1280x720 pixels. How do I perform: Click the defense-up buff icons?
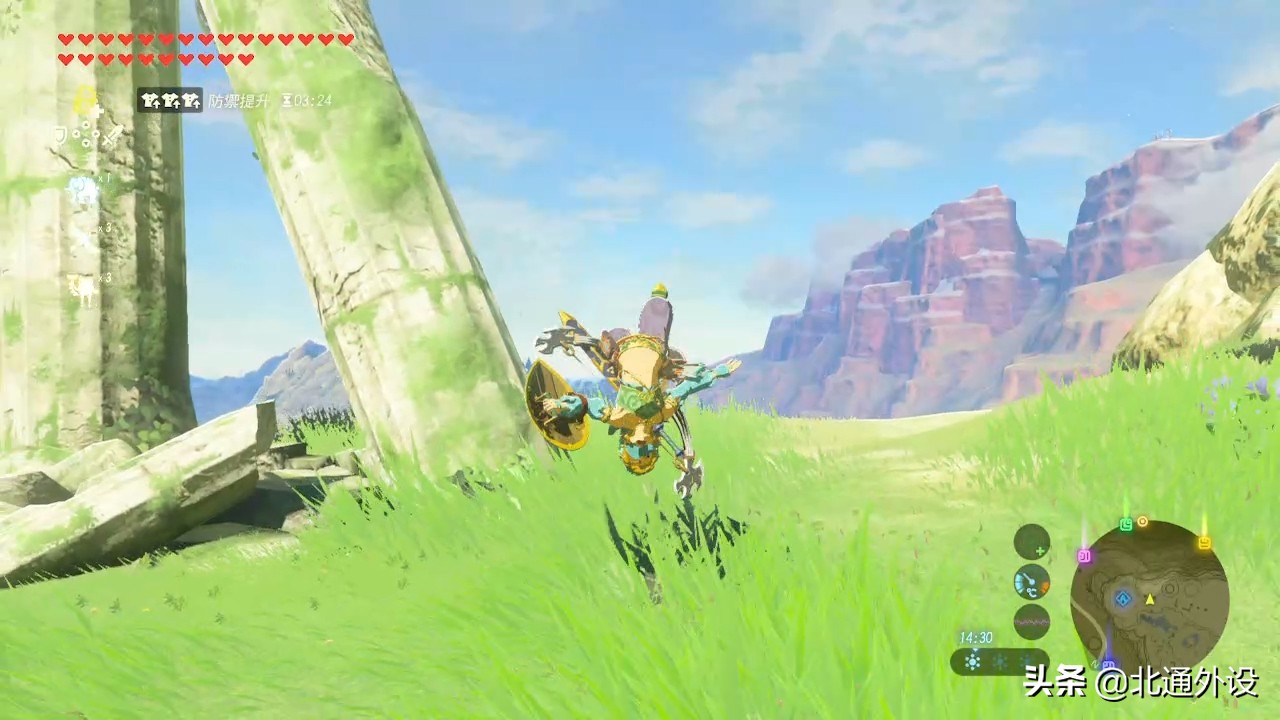point(170,100)
